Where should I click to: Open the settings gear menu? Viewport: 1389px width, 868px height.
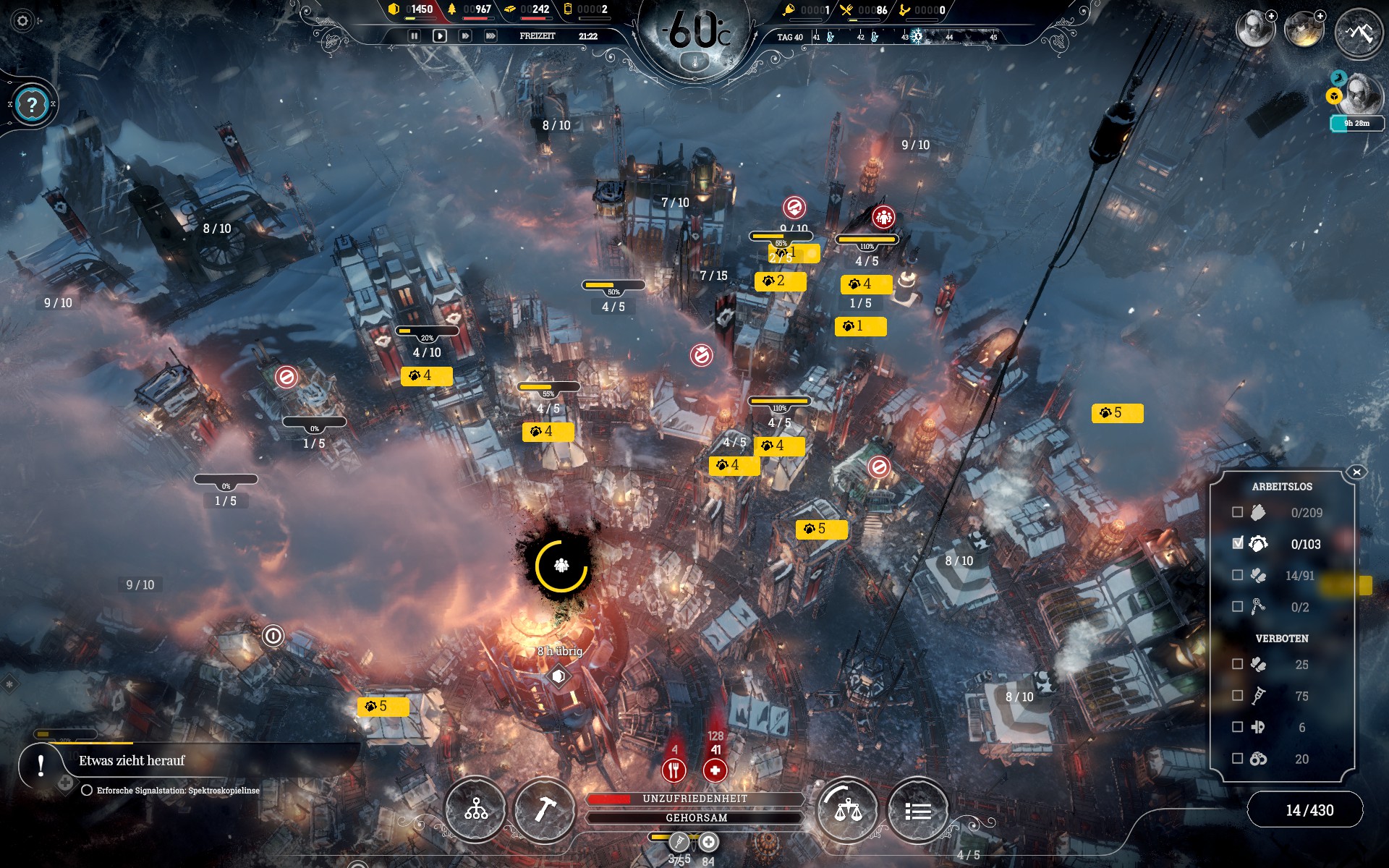pyautogui.click(x=22, y=21)
